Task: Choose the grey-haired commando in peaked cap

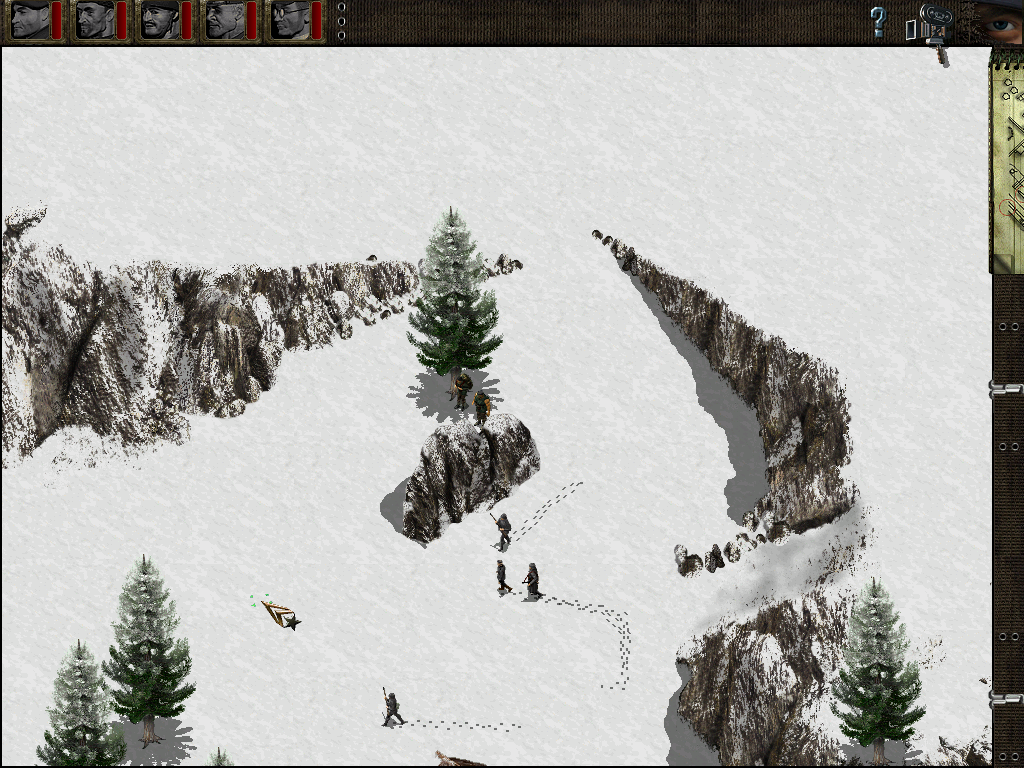Action: click(224, 20)
